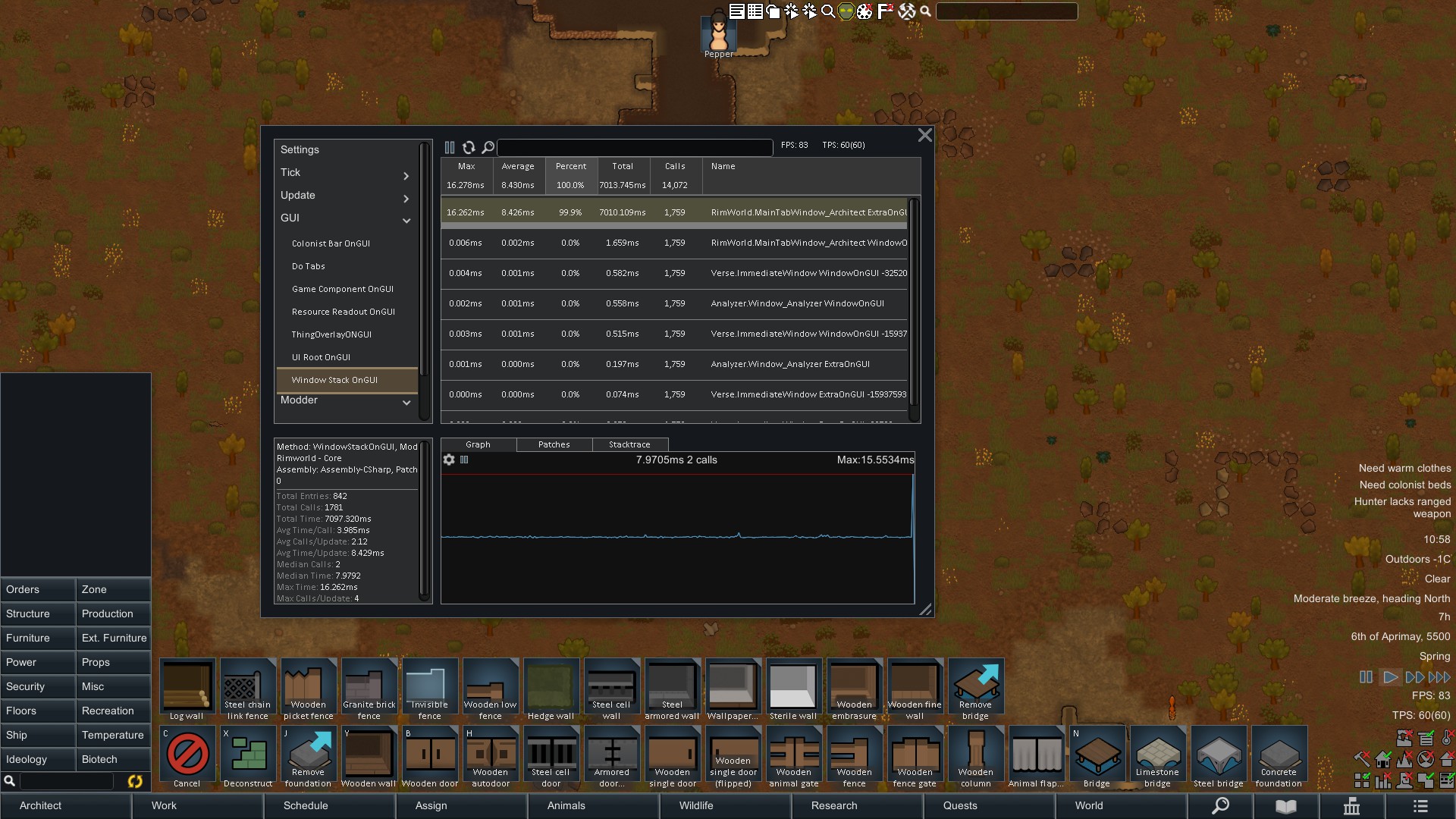This screenshot has height=819, width=1456.
Task: Select the Colonist Bar OnGUI entry
Action: (x=331, y=243)
